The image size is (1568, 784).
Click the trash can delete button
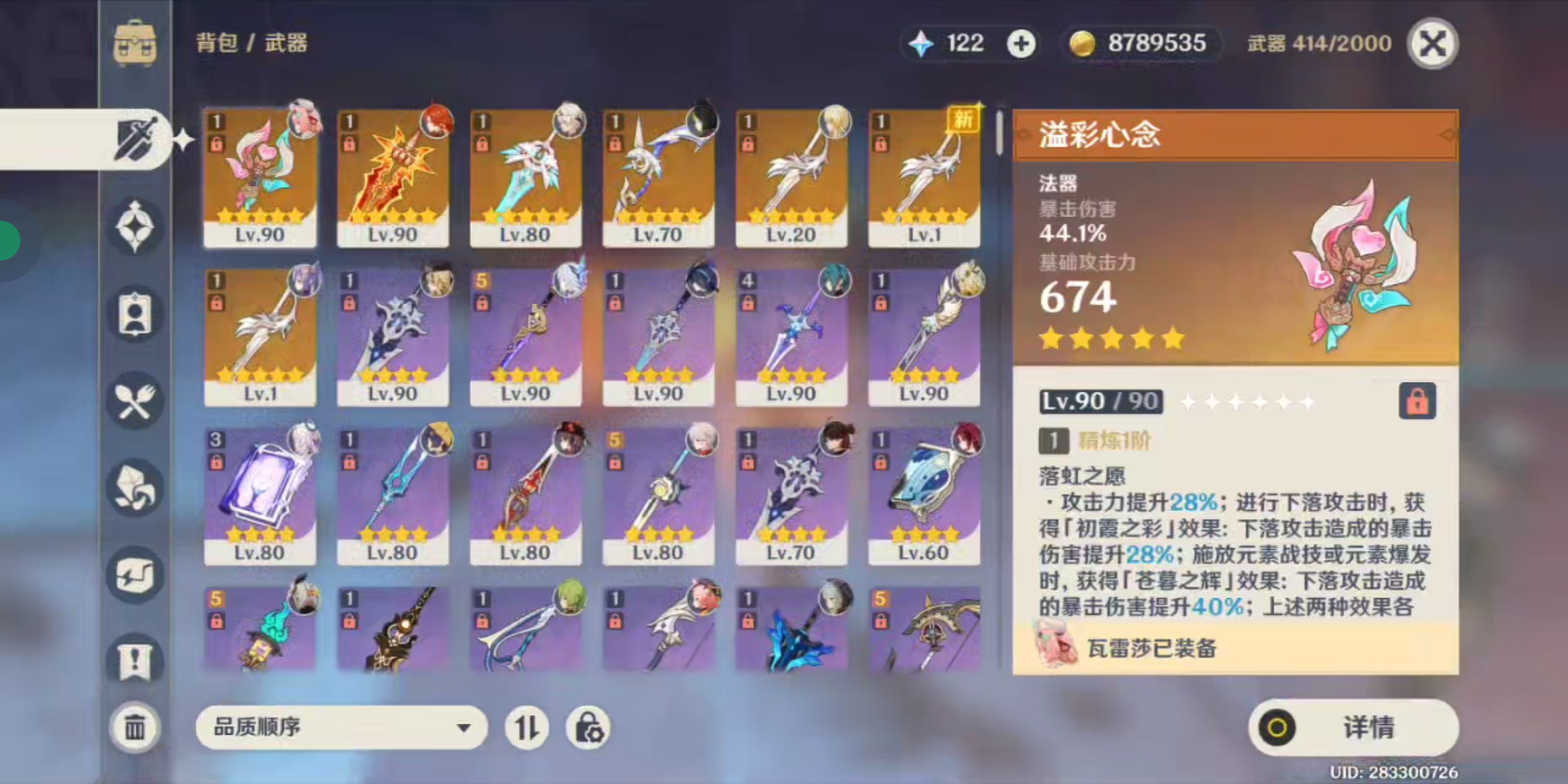[x=135, y=727]
